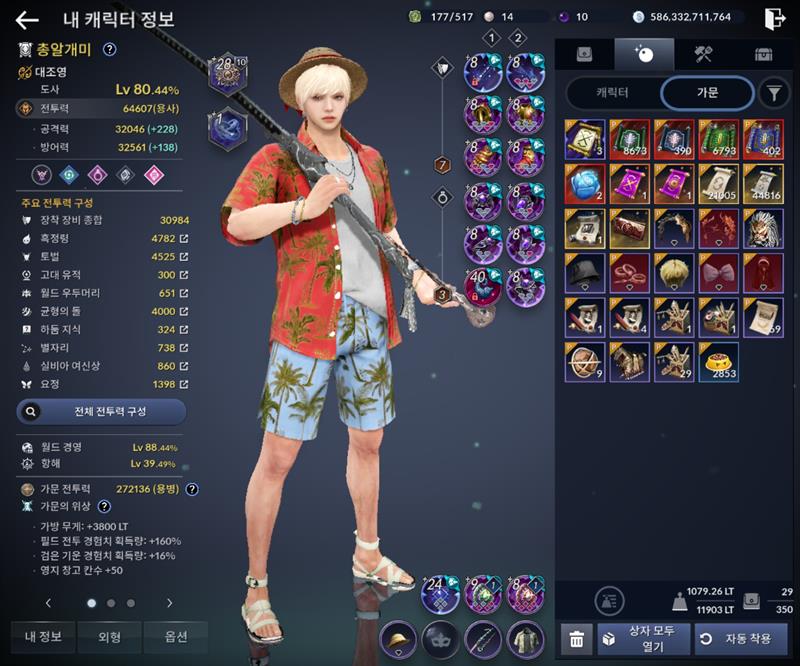
Task: Go to next page with right arrow
Action: coord(170,603)
